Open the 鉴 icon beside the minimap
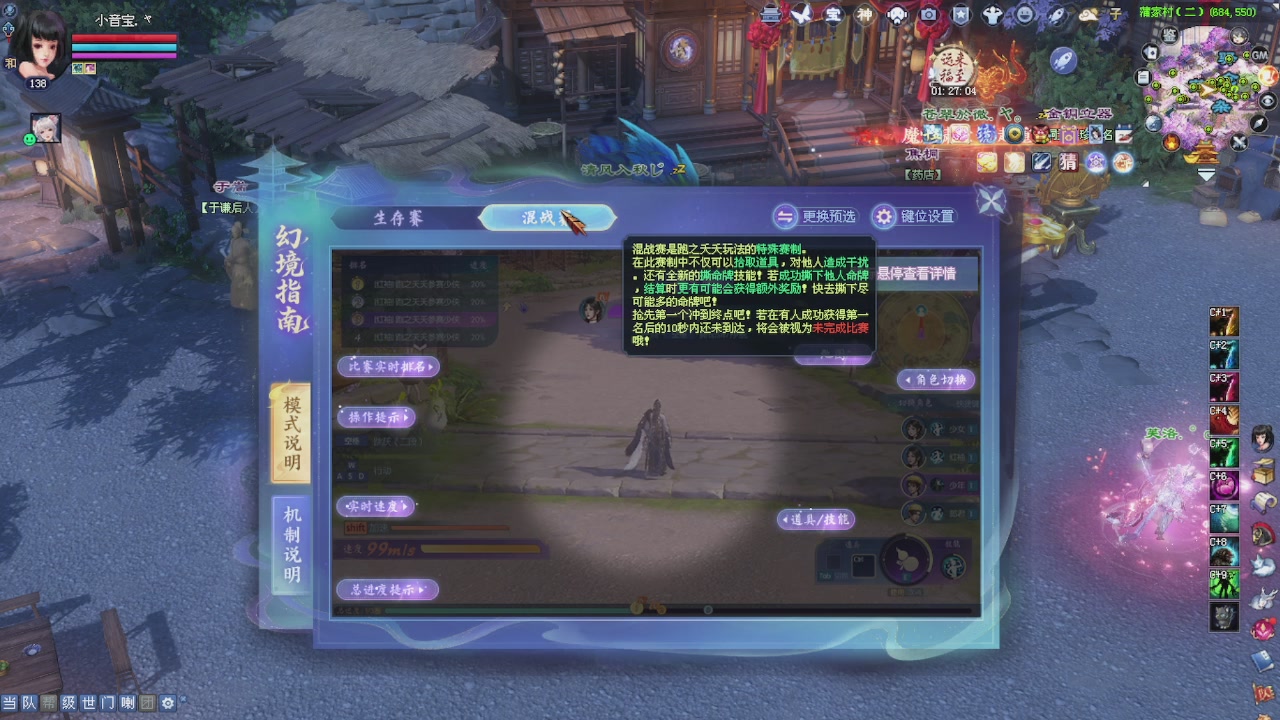The width and height of the screenshot is (1280, 720). [1168, 35]
